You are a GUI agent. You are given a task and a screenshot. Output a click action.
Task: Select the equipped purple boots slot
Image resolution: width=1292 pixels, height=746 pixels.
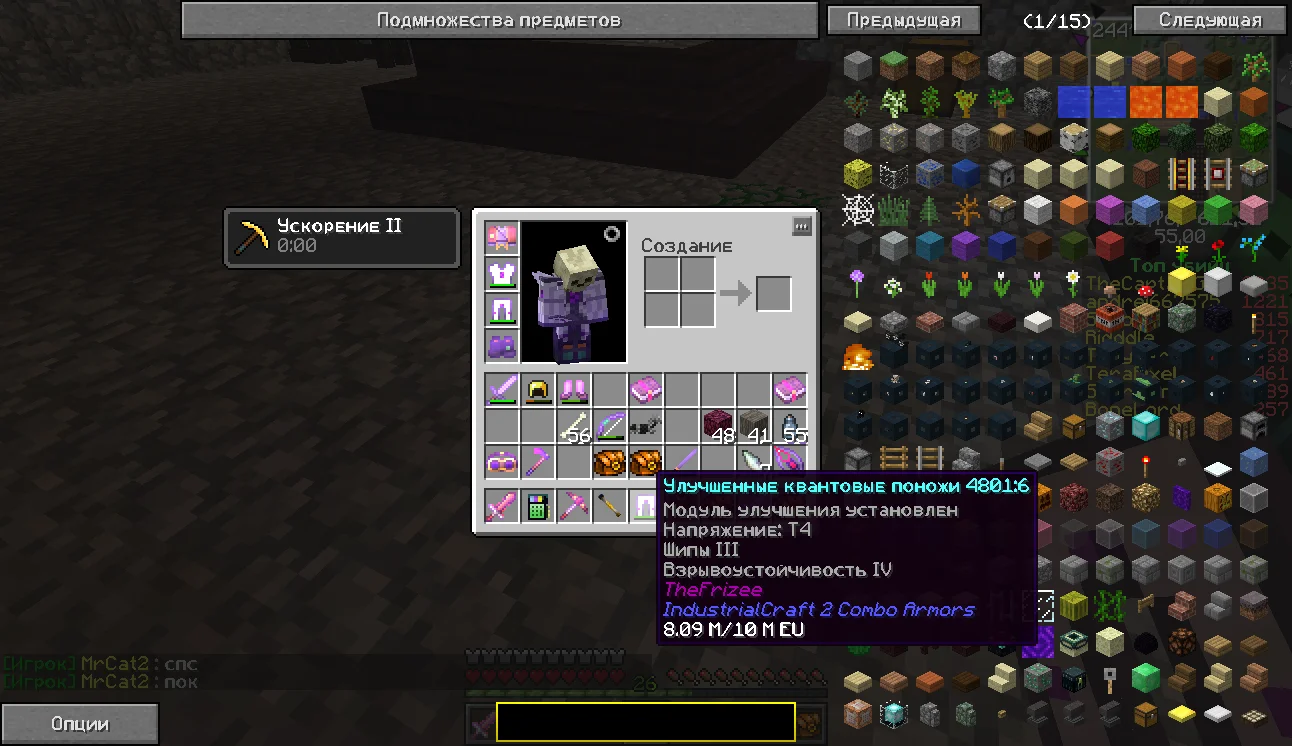[501, 346]
